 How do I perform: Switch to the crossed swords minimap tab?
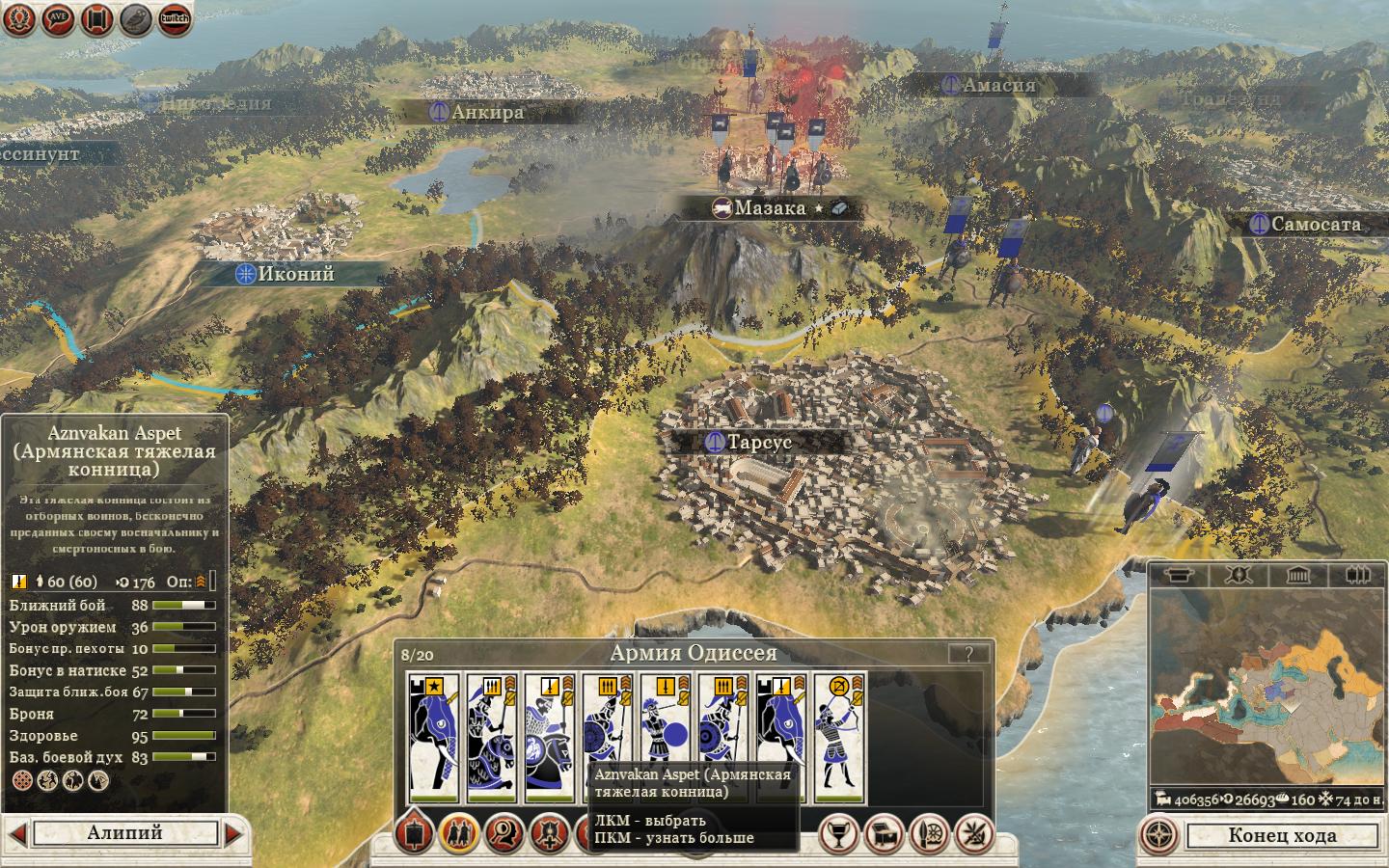click(1238, 576)
